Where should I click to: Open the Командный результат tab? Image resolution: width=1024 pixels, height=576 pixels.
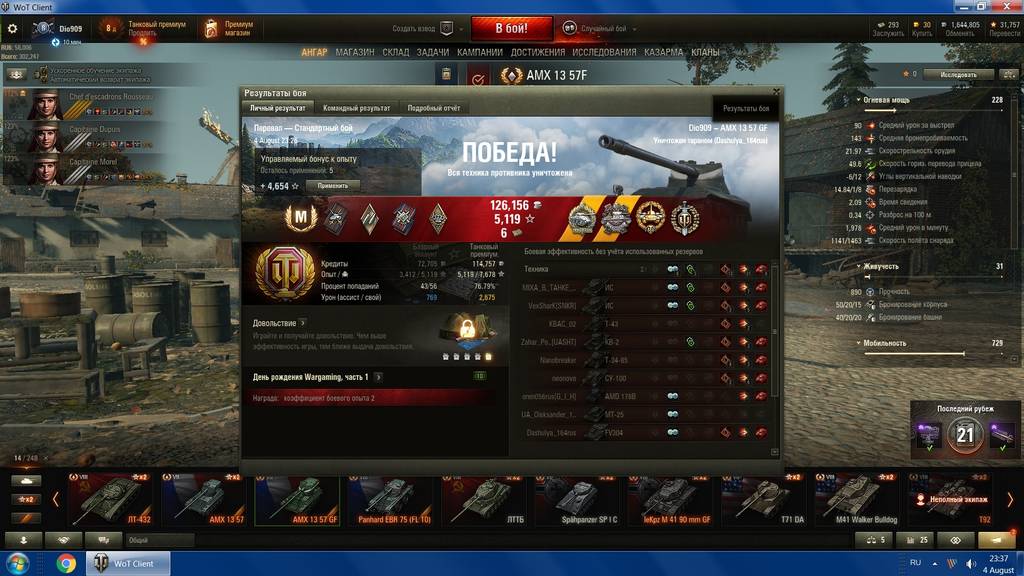(355, 107)
